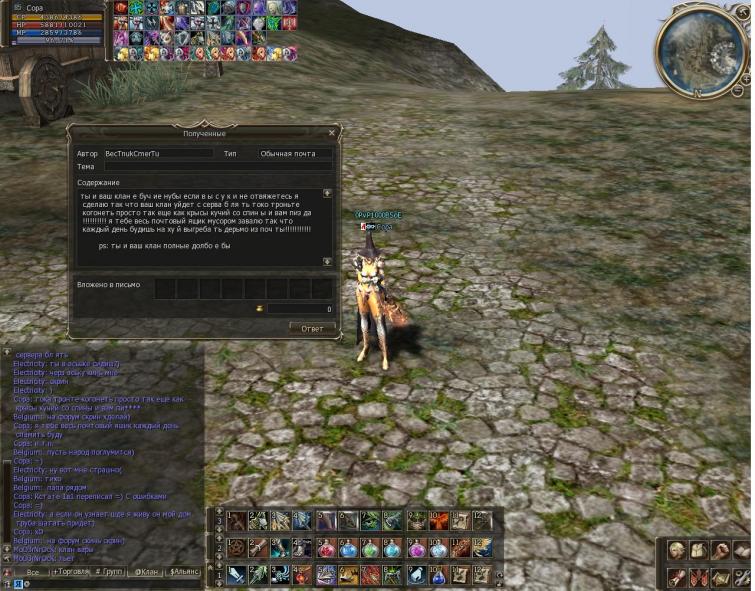Open clan window with the red banner icon

pos(699,577)
